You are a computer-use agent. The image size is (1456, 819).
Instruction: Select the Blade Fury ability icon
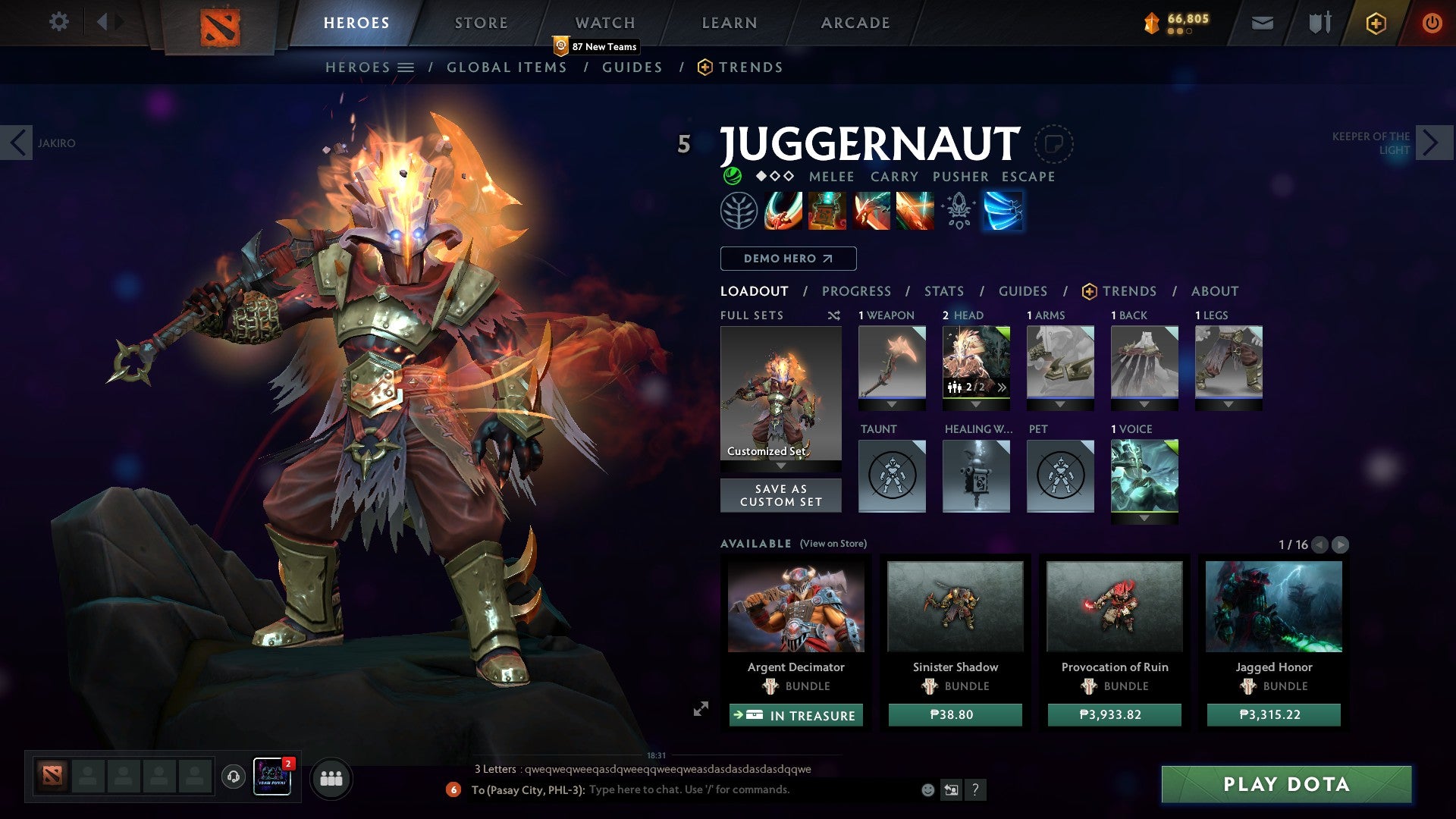click(x=783, y=211)
